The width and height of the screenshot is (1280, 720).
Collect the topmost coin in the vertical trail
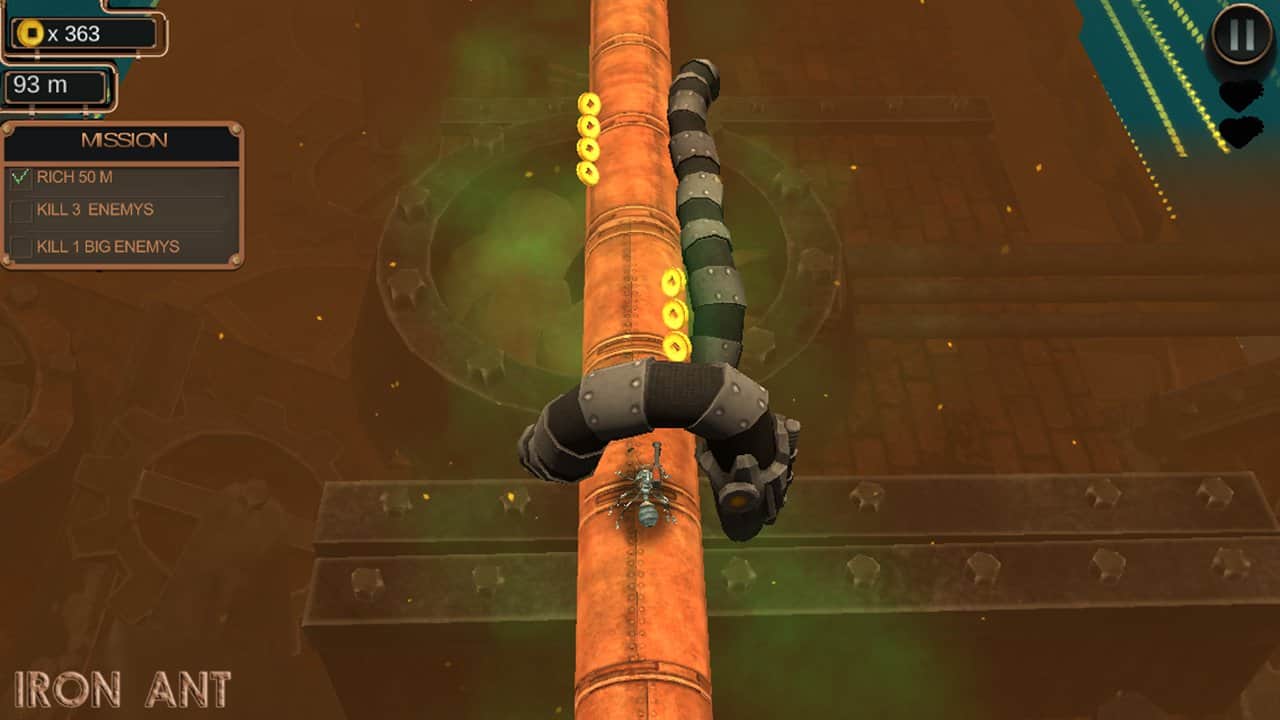coord(591,105)
